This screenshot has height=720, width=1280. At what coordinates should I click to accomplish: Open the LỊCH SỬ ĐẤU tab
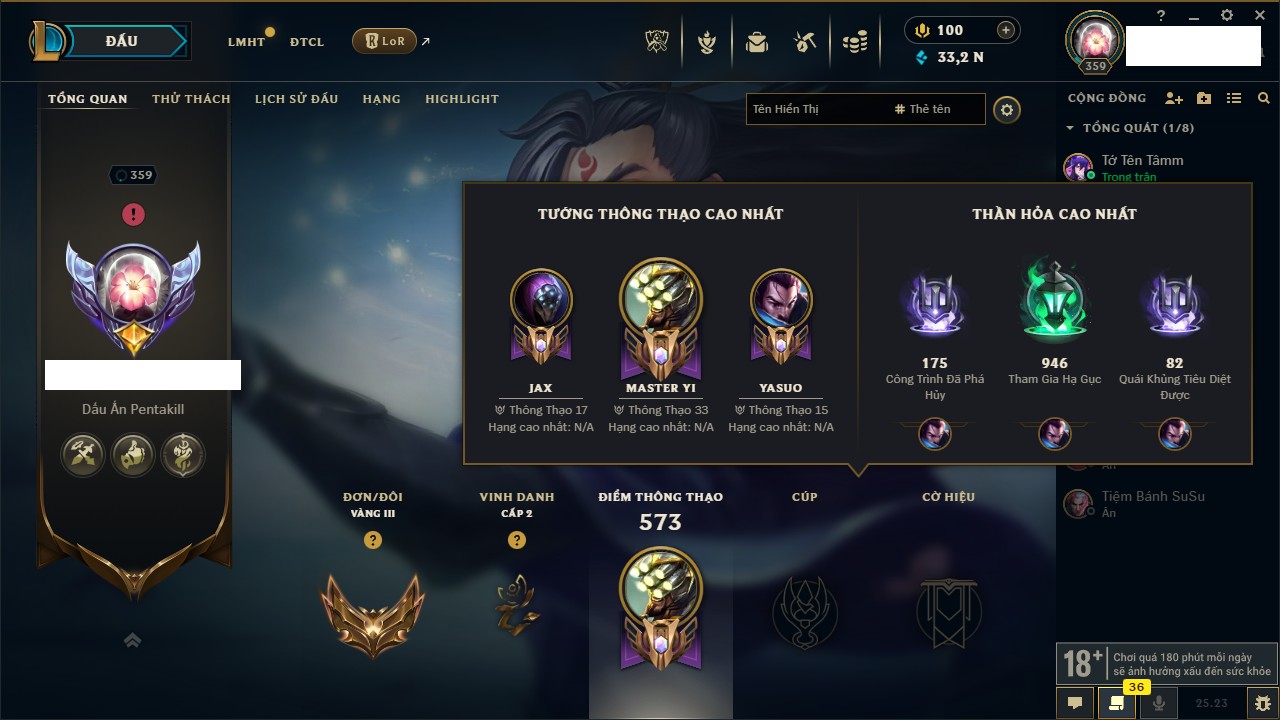(x=296, y=99)
